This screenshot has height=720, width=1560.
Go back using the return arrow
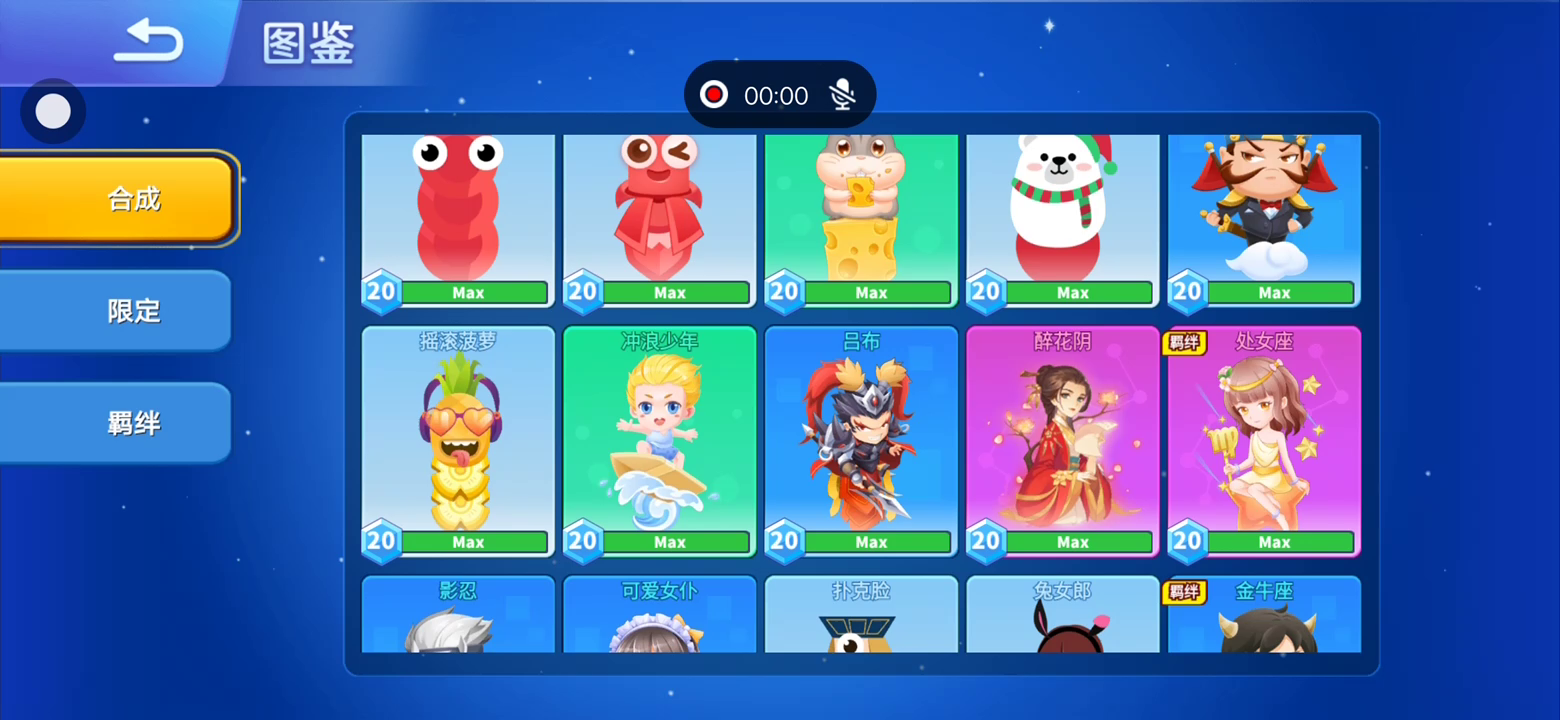[148, 42]
